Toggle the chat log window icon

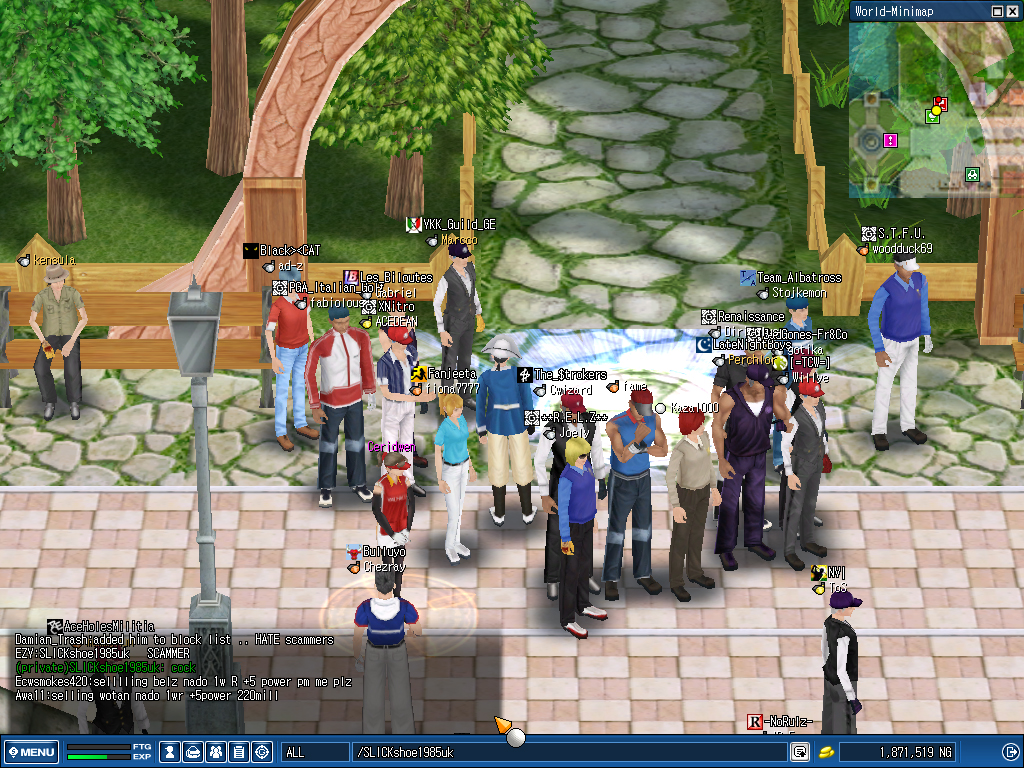[x=800, y=752]
